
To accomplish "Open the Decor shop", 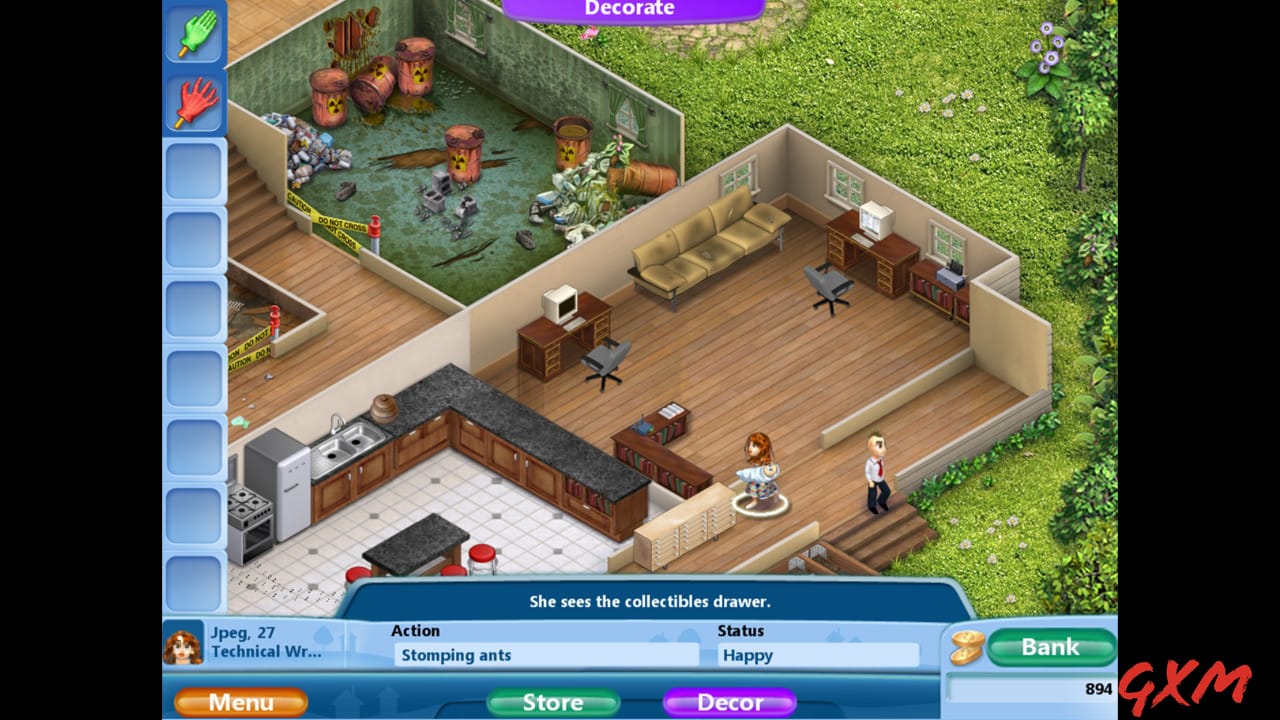I will (731, 703).
